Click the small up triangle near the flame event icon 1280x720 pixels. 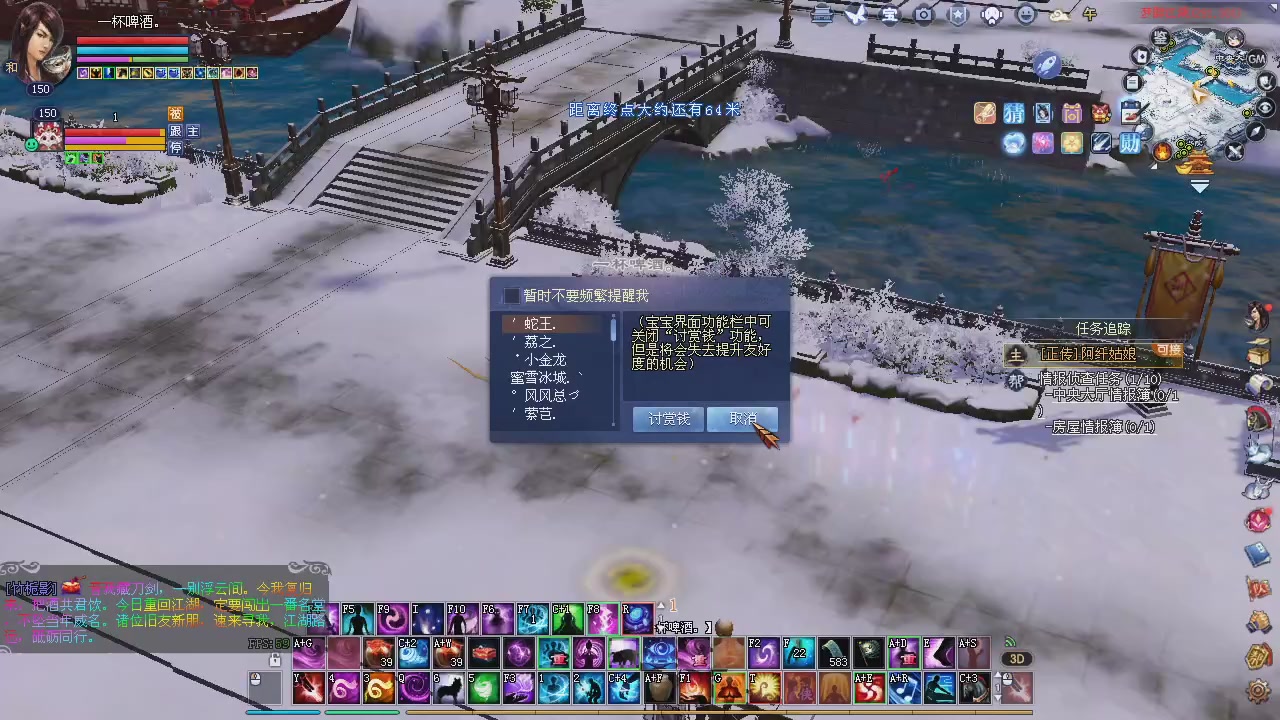[1152, 166]
